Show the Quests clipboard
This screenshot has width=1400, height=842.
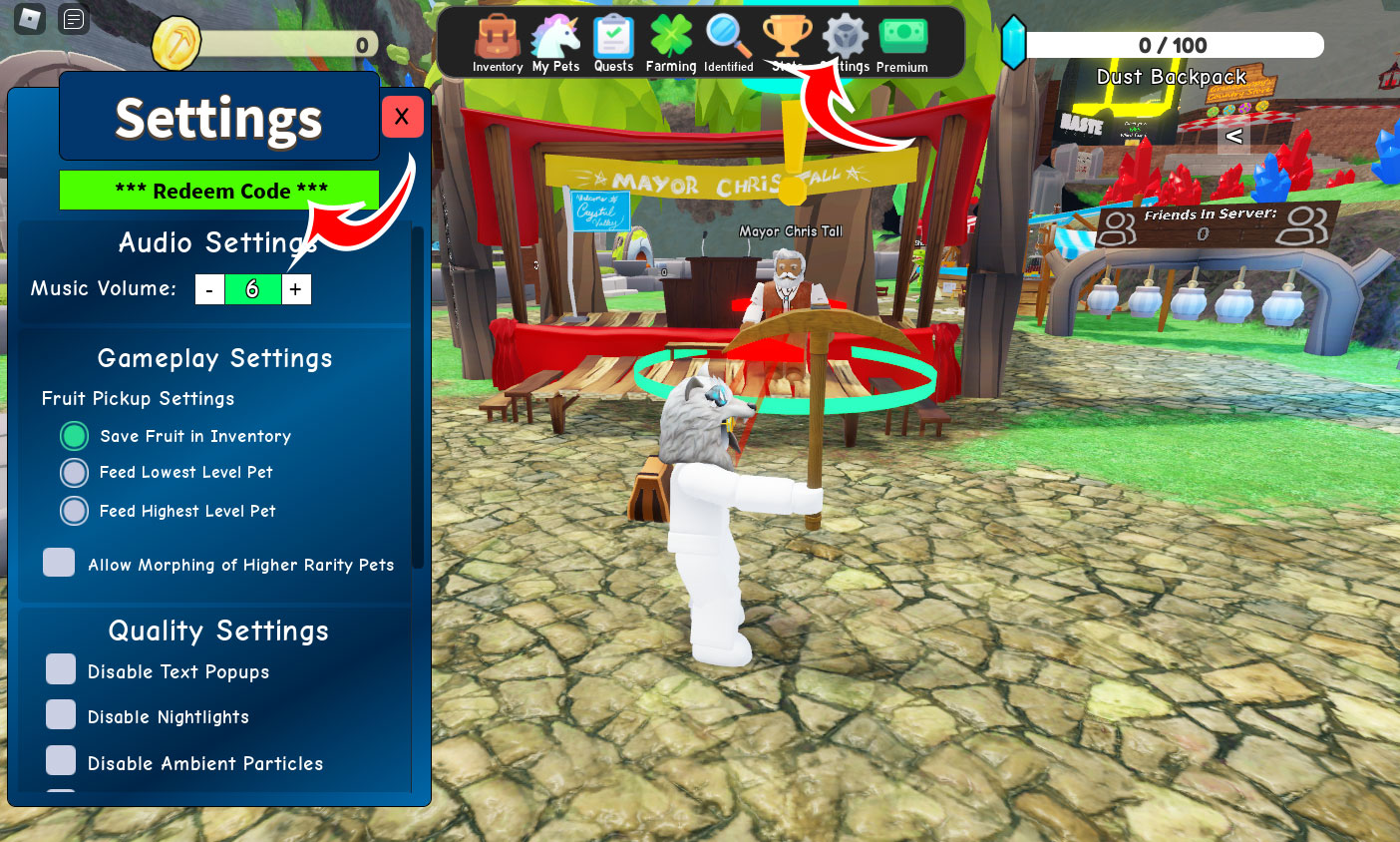pyautogui.click(x=613, y=42)
